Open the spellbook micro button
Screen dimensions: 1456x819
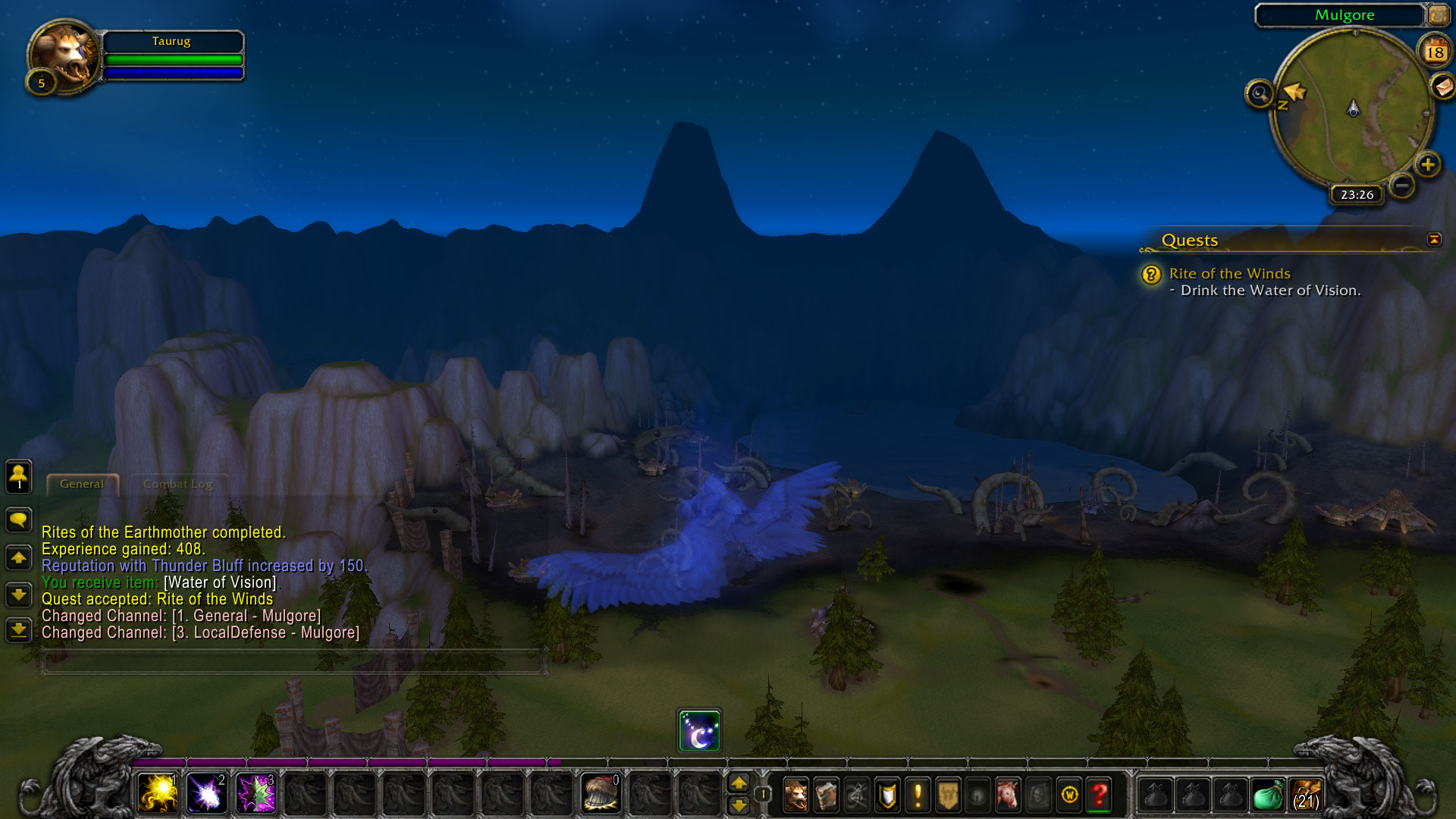pos(826,795)
